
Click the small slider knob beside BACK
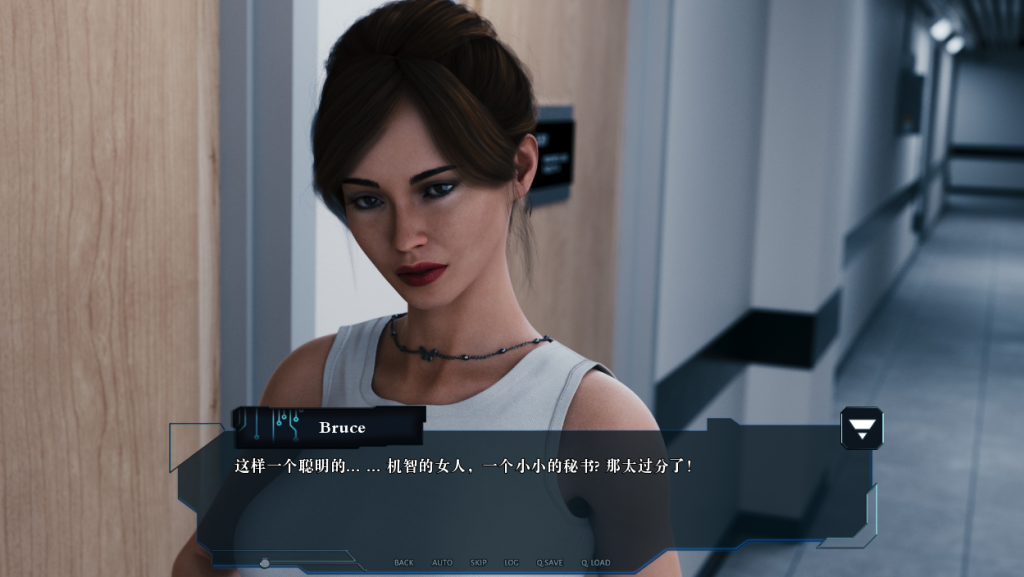click(x=264, y=563)
